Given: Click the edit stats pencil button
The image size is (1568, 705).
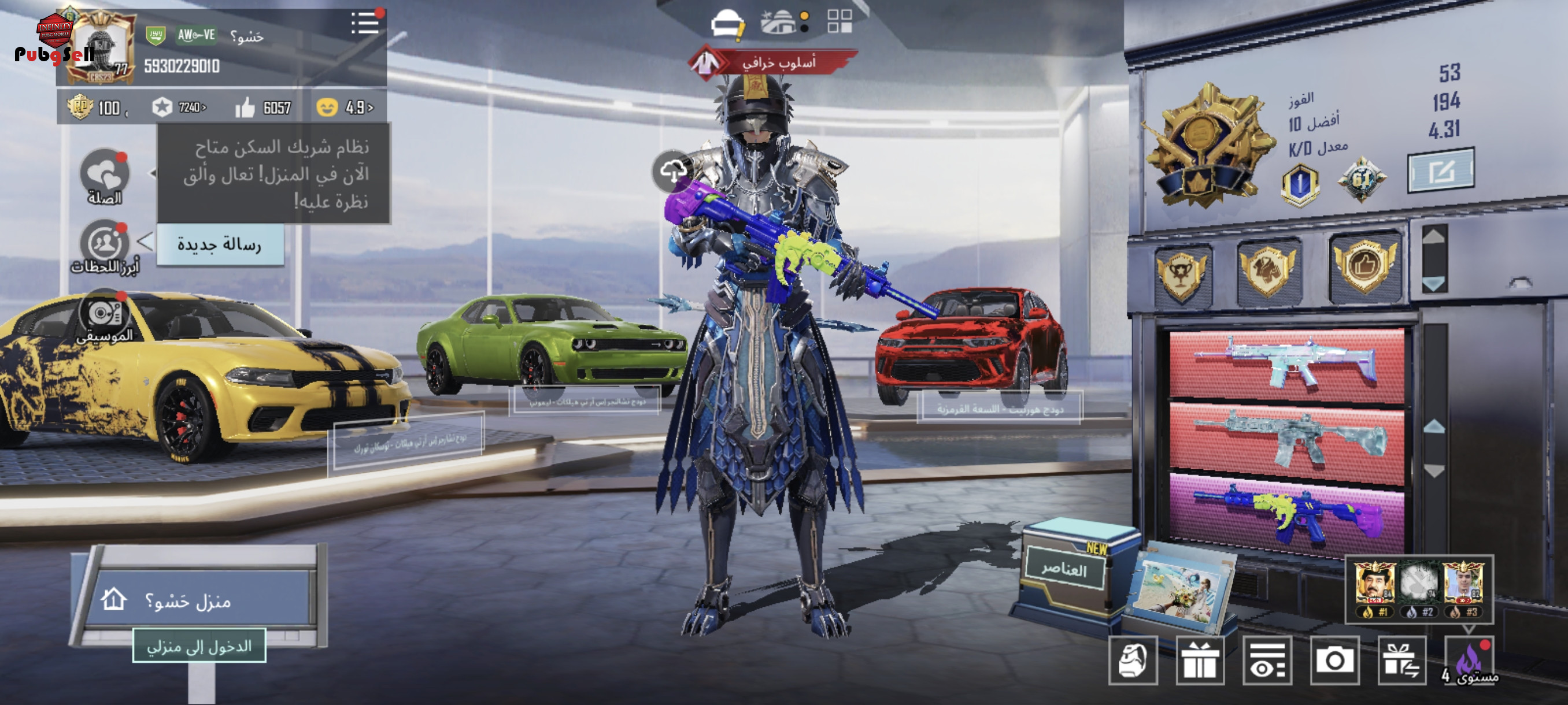Looking at the screenshot, I should coord(1441,170).
